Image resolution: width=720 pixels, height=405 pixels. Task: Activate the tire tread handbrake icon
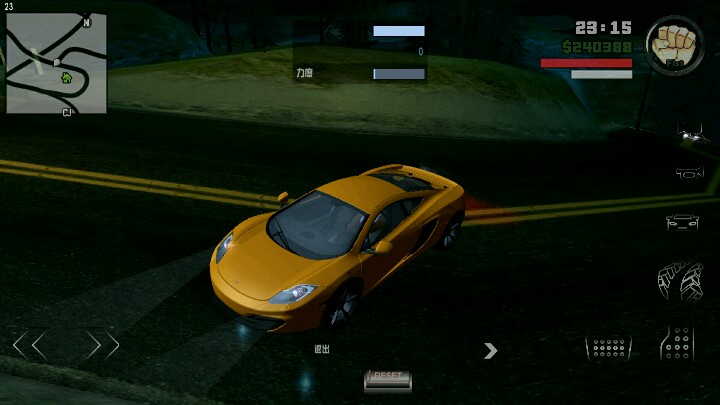point(679,281)
